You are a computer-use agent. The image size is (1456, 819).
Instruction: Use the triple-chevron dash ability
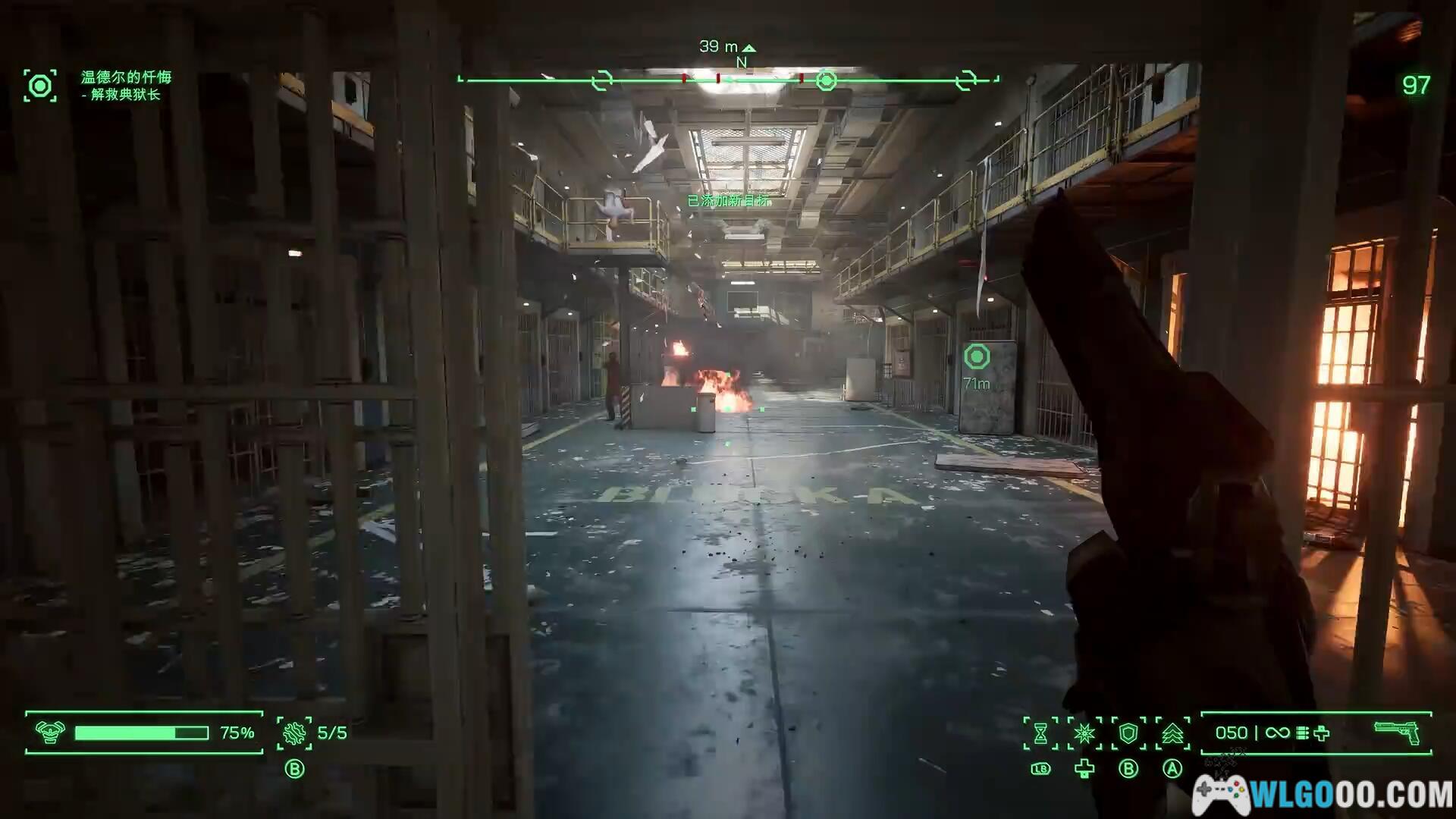pos(1172,733)
